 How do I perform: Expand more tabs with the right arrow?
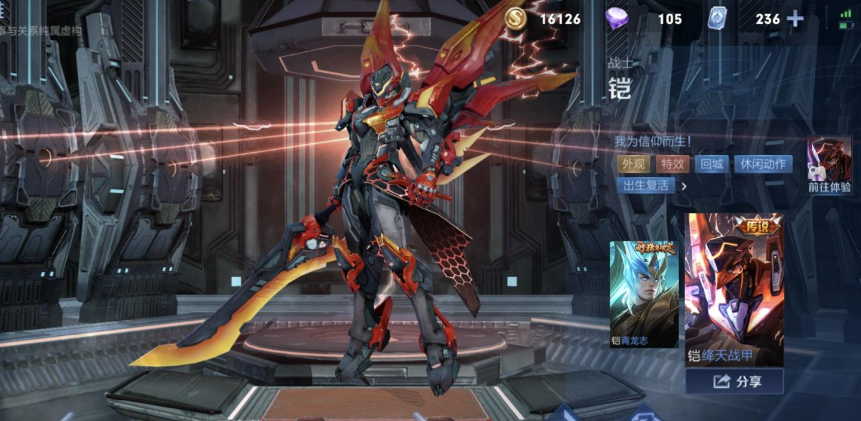click(x=685, y=186)
